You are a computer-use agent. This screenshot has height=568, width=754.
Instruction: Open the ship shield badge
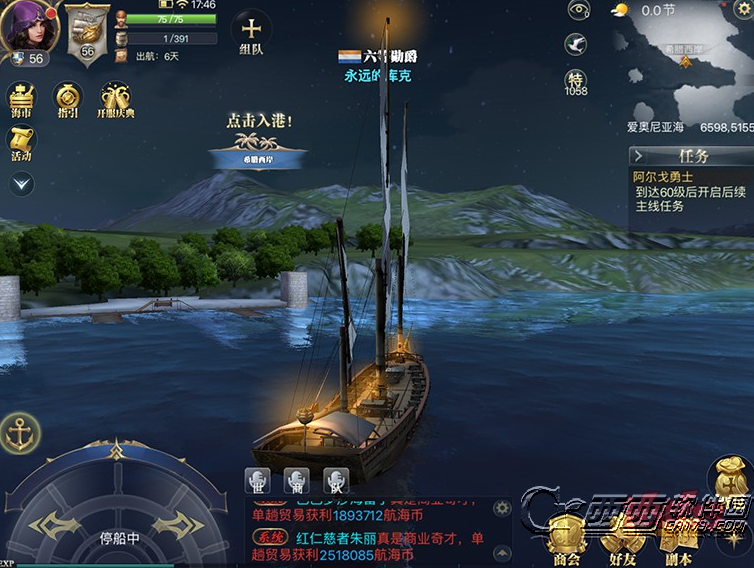[x=88, y=31]
